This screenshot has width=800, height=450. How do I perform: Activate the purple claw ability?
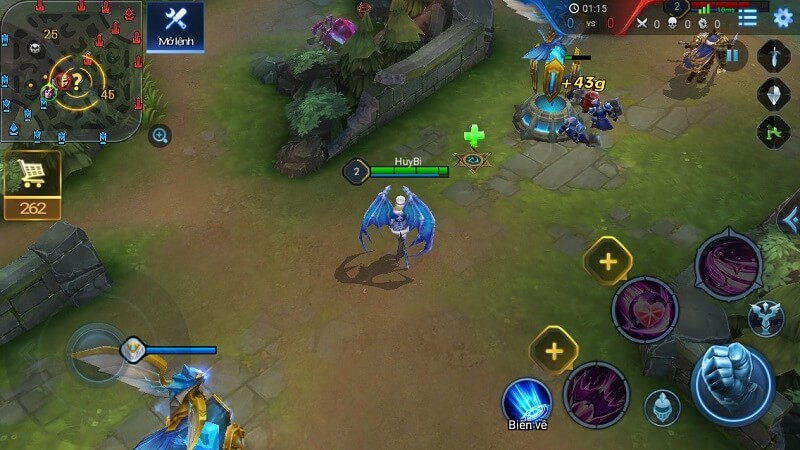click(595, 394)
